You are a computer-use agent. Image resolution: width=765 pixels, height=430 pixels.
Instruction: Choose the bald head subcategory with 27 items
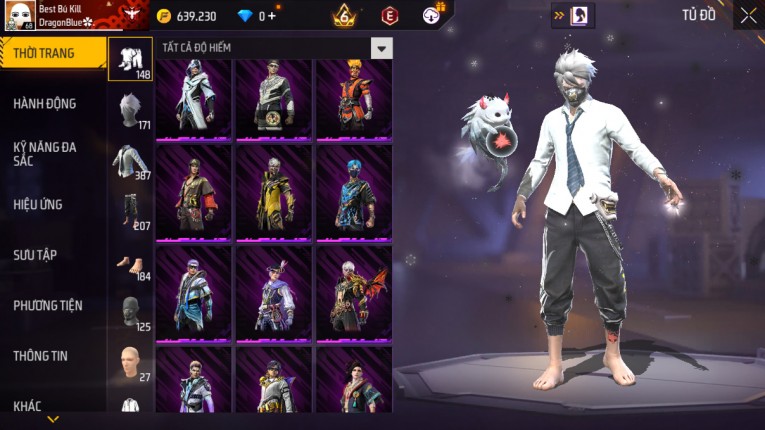coord(130,362)
